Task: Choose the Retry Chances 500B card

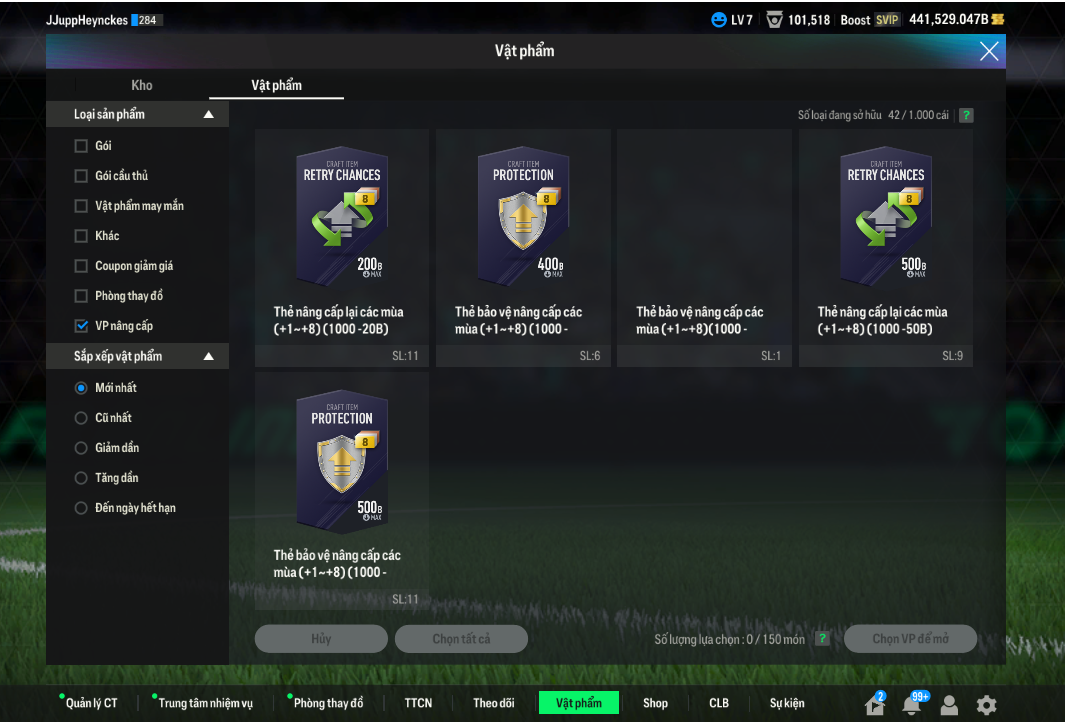Action: [885, 220]
